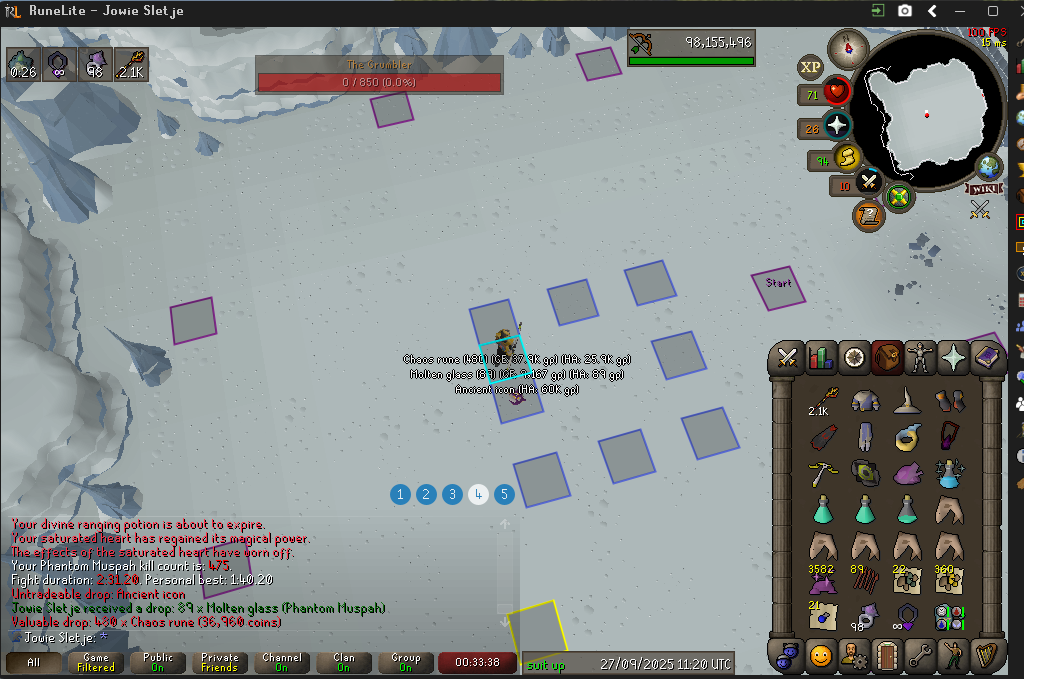The image size is (1038, 682).
Task: Take a screenshot with camera button
Action: pos(905,11)
